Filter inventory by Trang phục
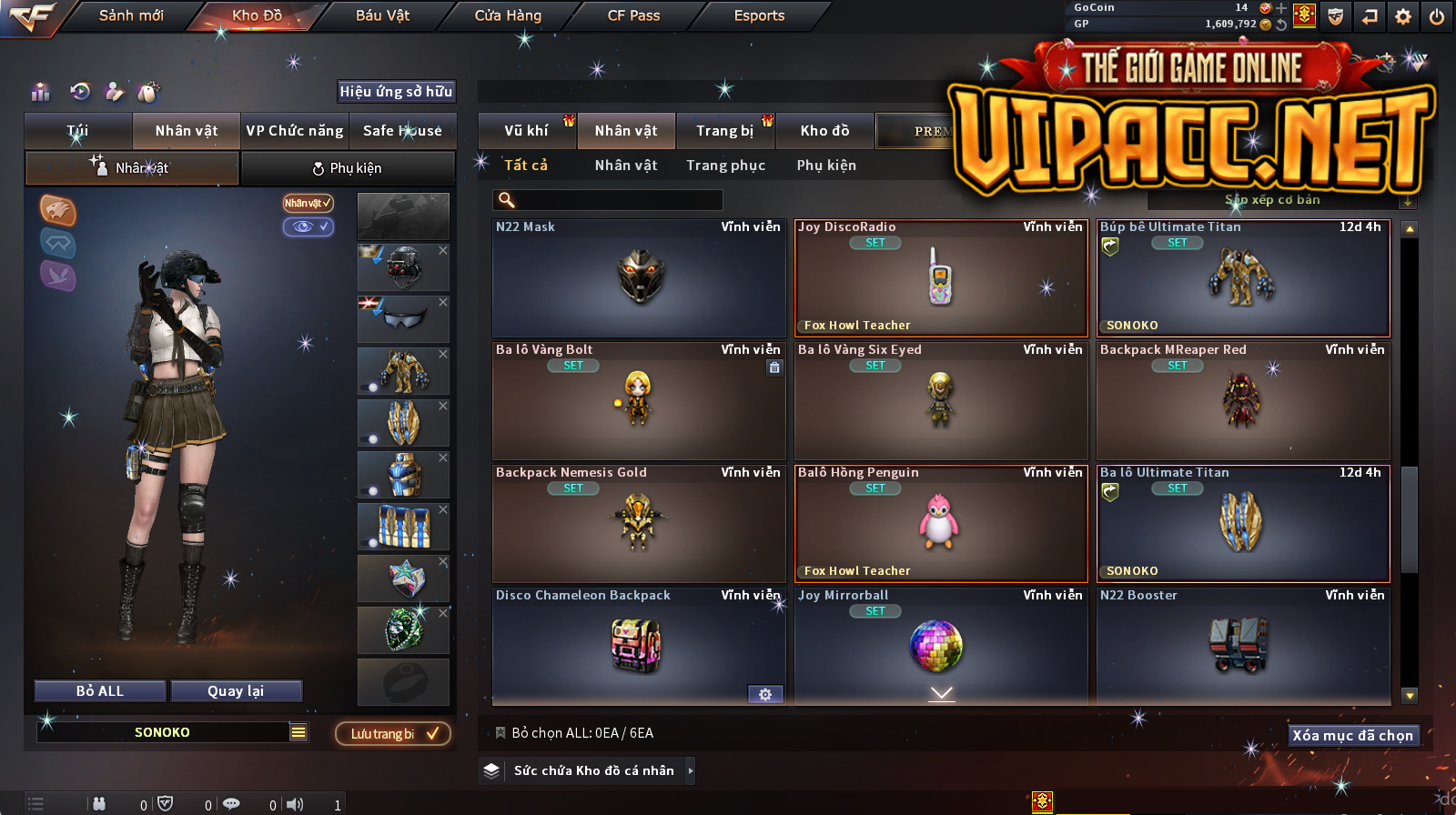The width and height of the screenshot is (1456, 815). [725, 166]
